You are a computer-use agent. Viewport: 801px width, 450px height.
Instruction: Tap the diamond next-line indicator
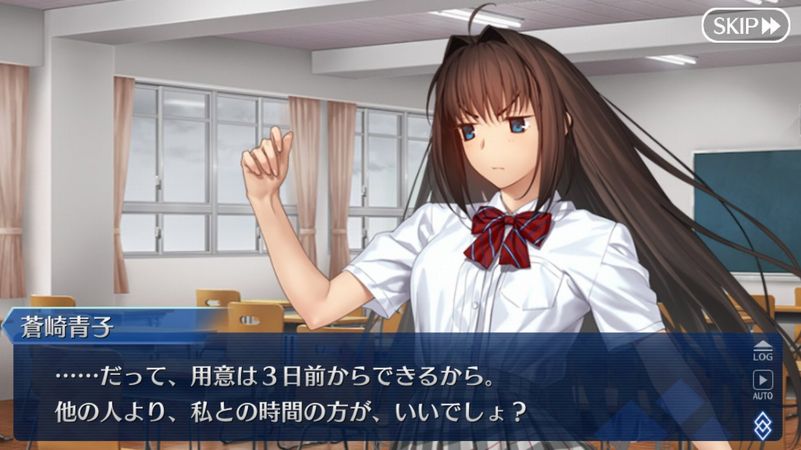763,424
